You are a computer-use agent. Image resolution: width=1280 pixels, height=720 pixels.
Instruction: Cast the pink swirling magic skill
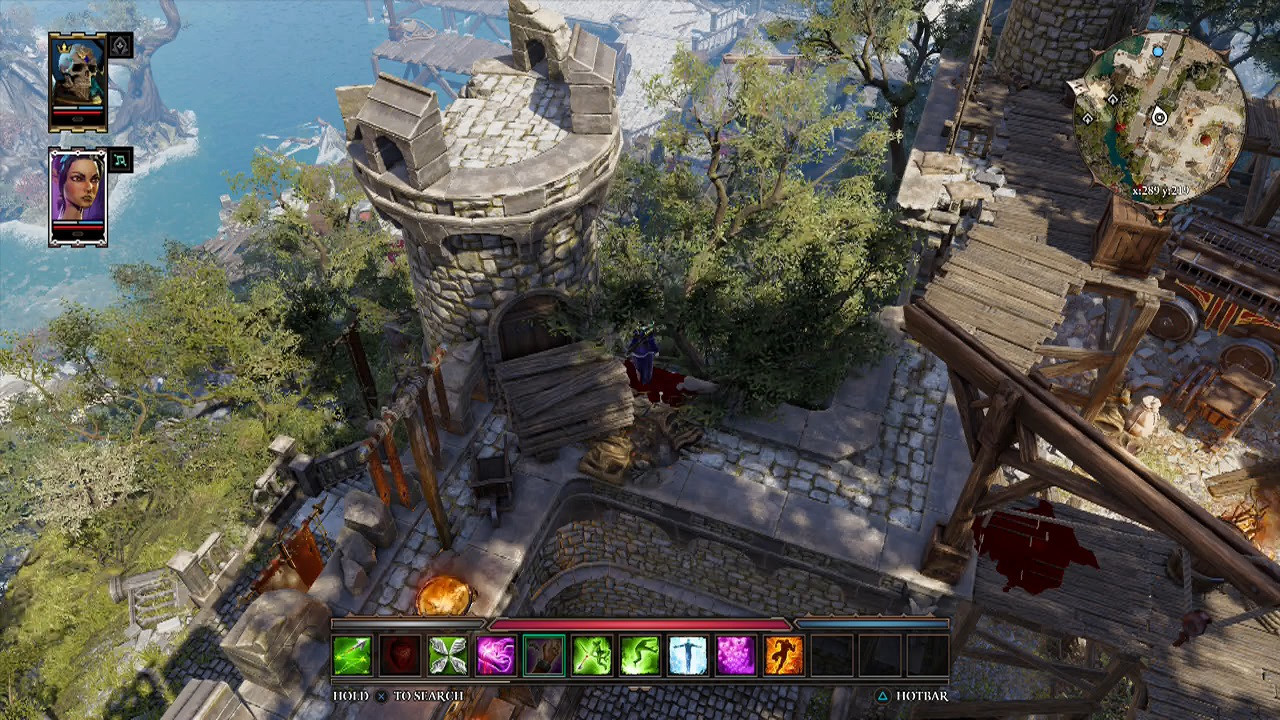coord(496,656)
